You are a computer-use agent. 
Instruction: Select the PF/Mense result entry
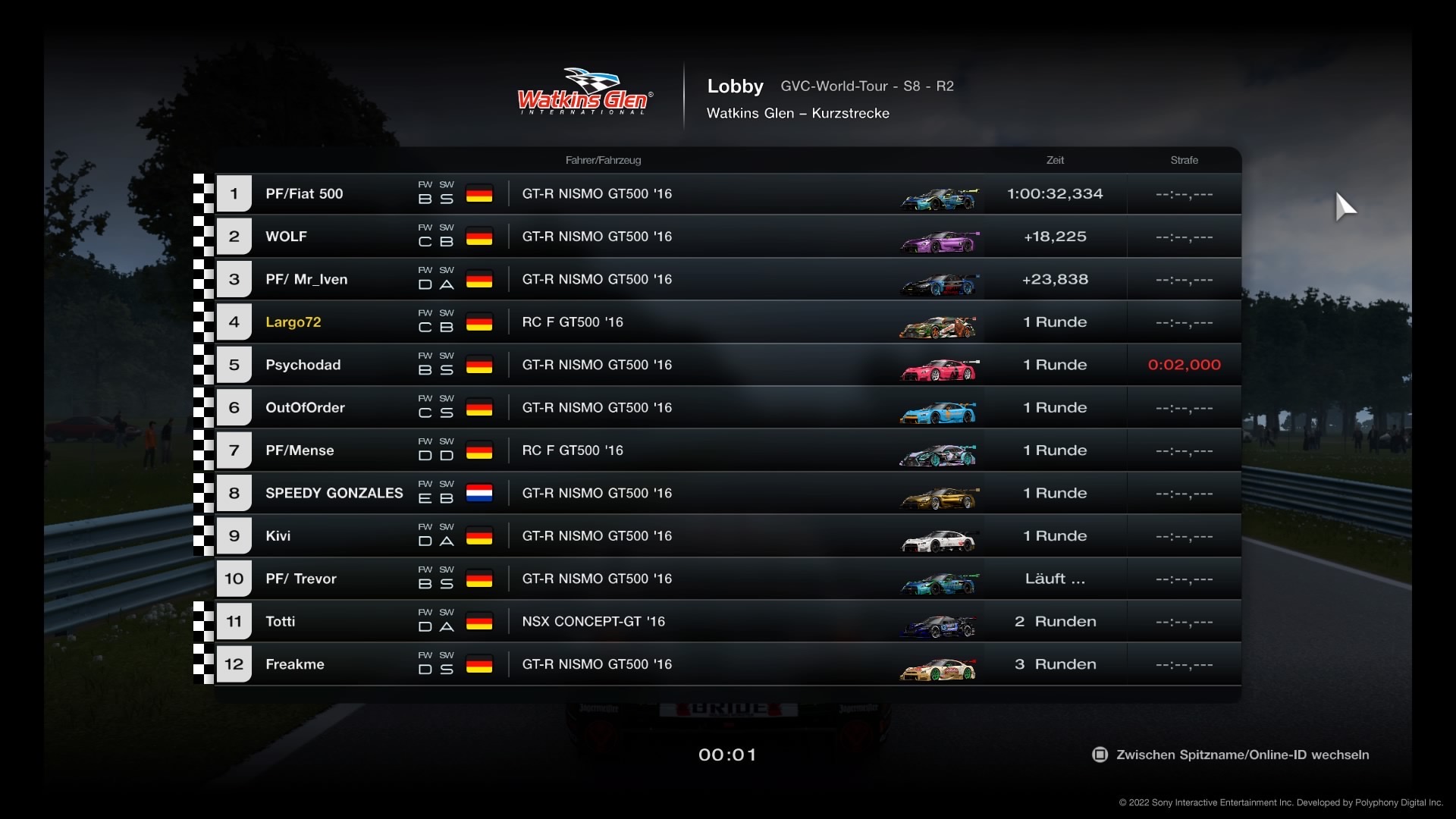[x=728, y=450]
